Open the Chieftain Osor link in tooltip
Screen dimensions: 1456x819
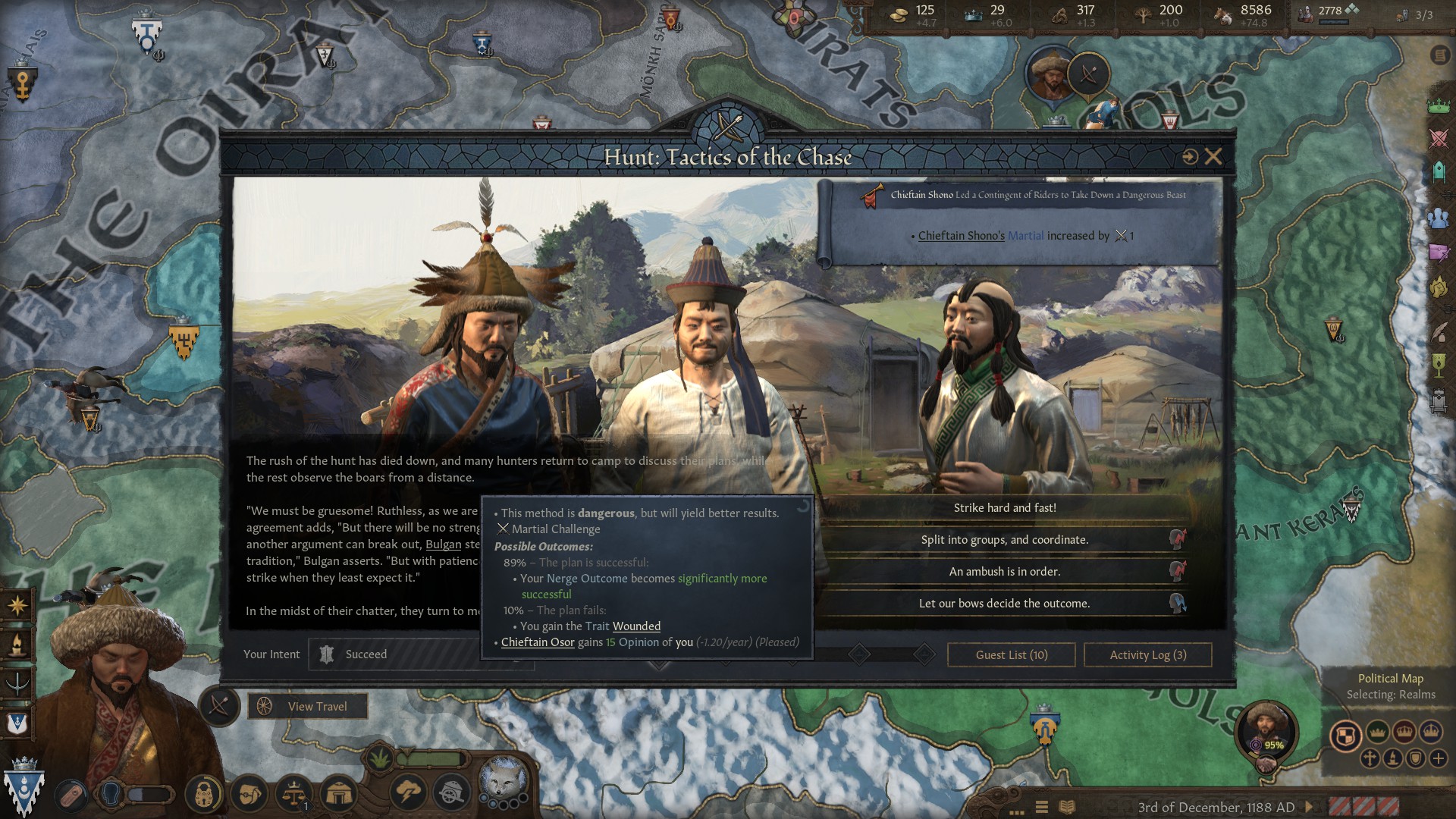538,642
